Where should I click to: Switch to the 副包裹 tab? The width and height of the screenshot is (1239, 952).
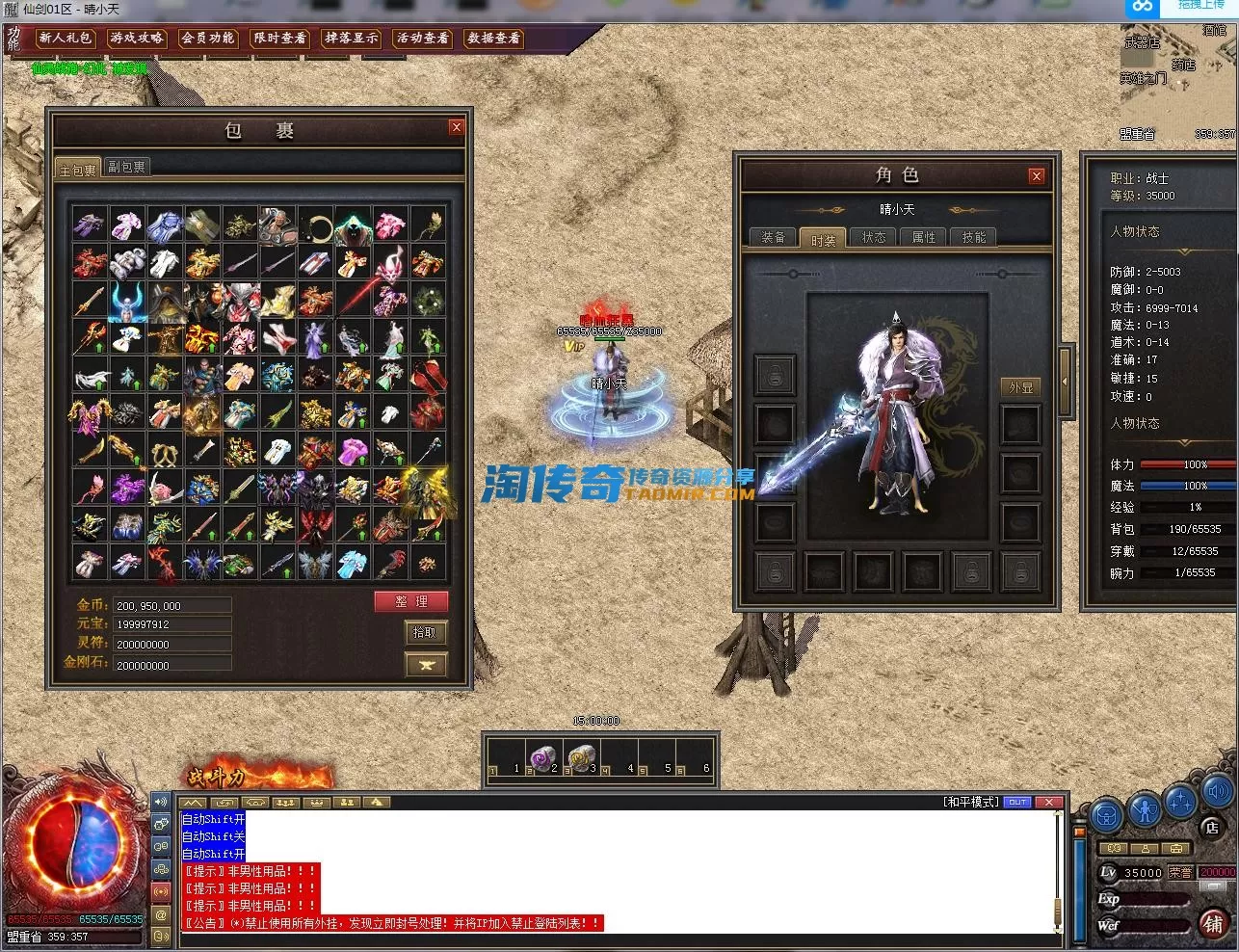click(127, 168)
